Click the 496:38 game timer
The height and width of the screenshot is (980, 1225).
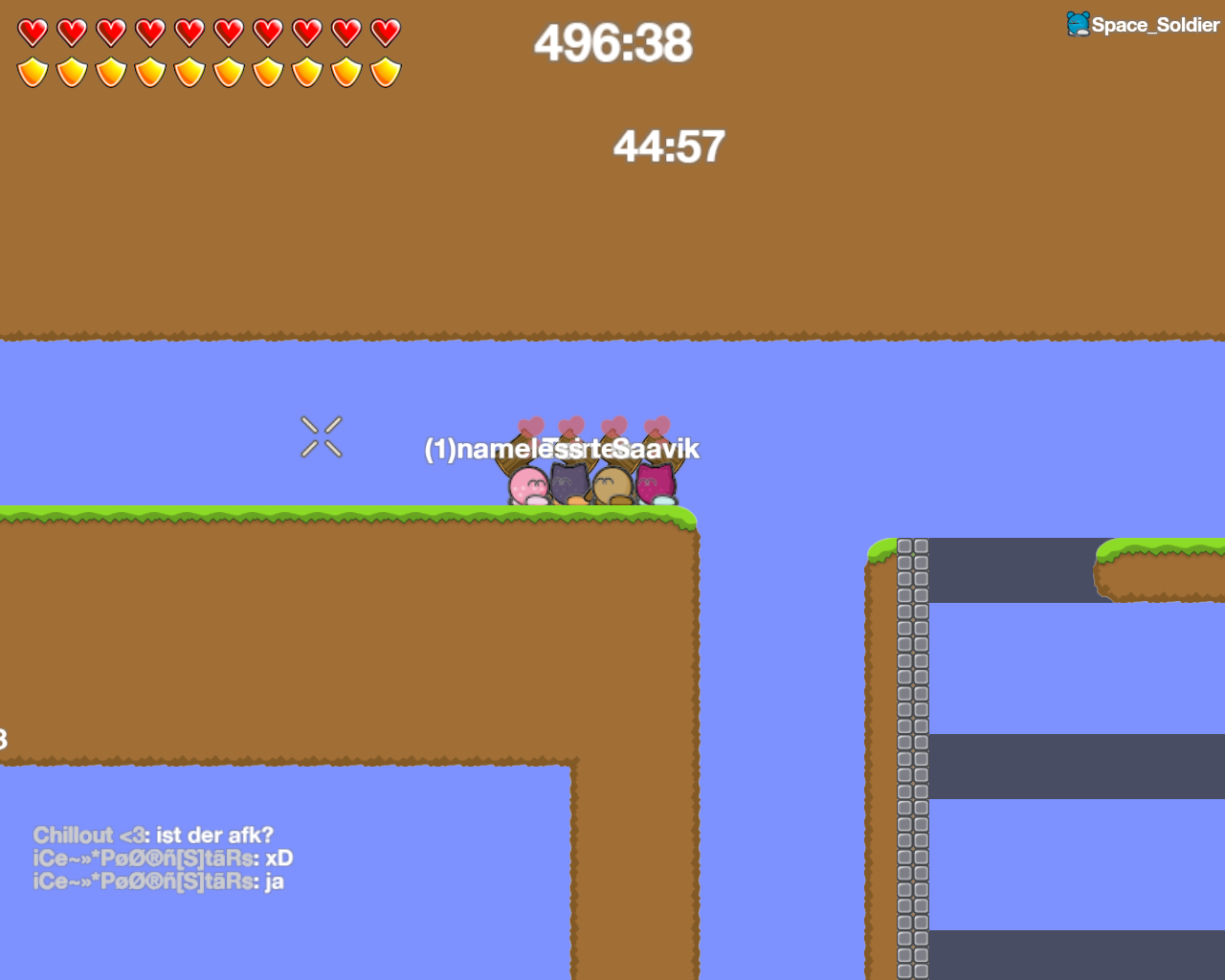point(612,43)
